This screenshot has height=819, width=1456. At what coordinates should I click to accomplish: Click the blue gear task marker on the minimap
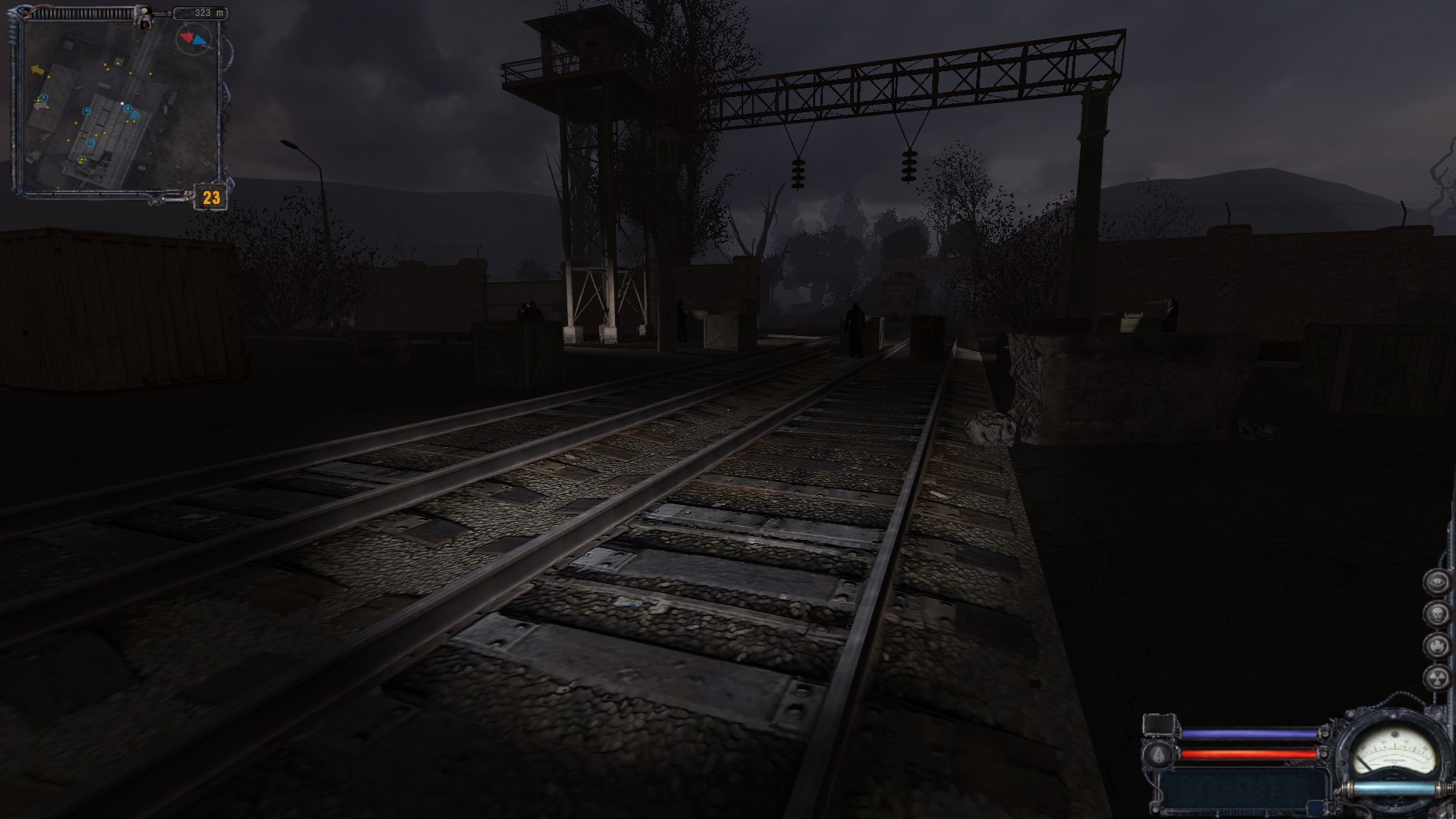tap(134, 116)
